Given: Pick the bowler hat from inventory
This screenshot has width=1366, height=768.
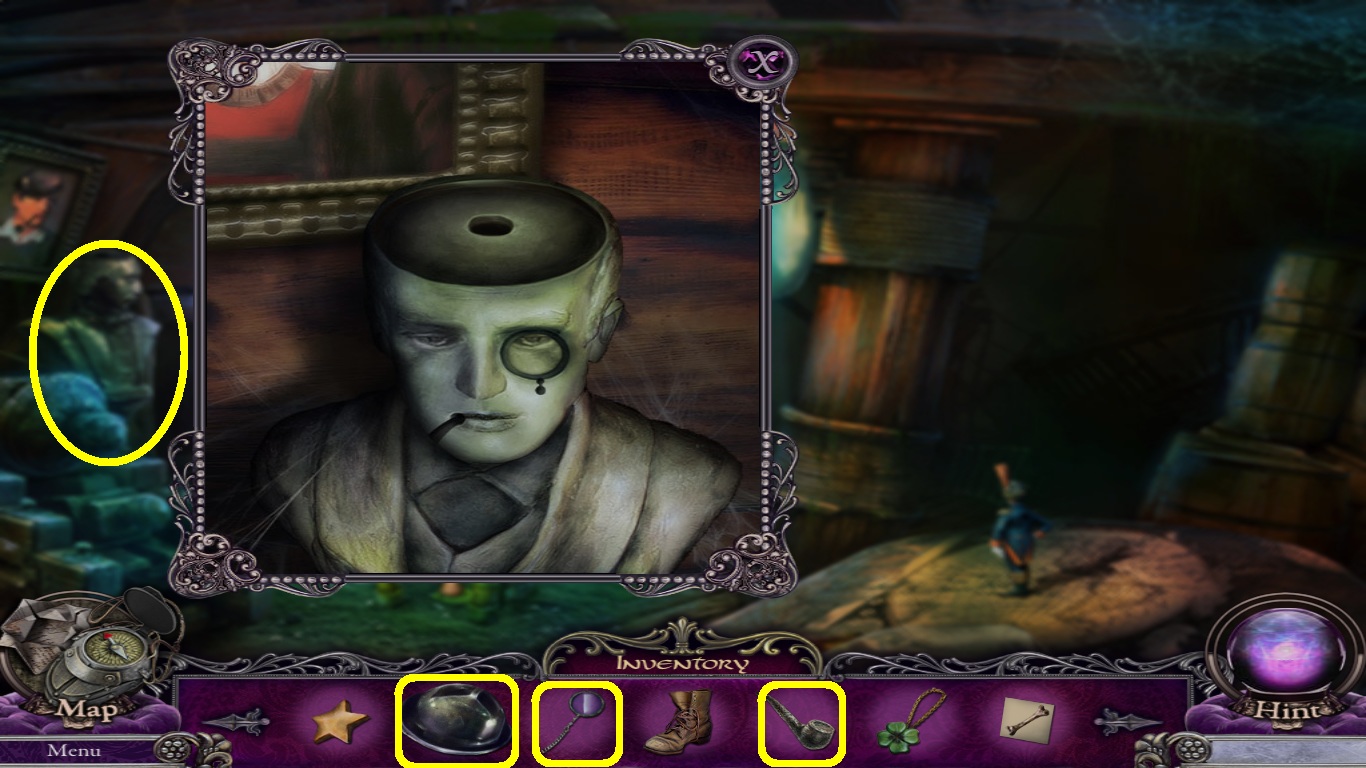Looking at the screenshot, I should pos(456,720).
